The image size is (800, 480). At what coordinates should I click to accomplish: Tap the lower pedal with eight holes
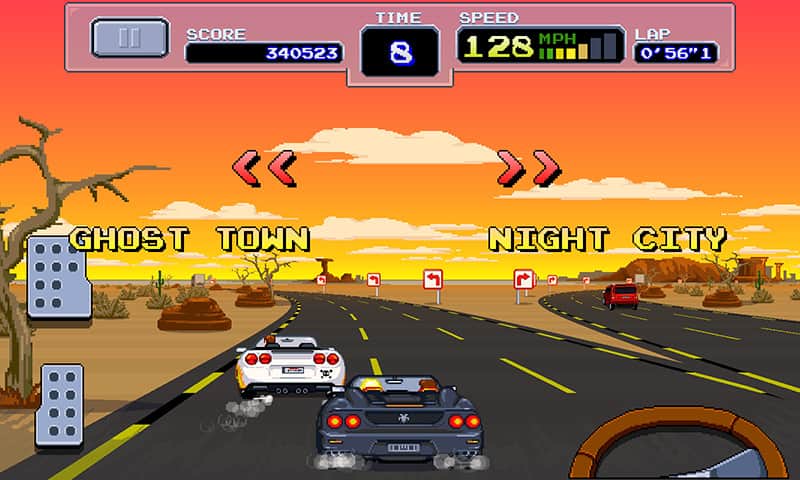59,404
